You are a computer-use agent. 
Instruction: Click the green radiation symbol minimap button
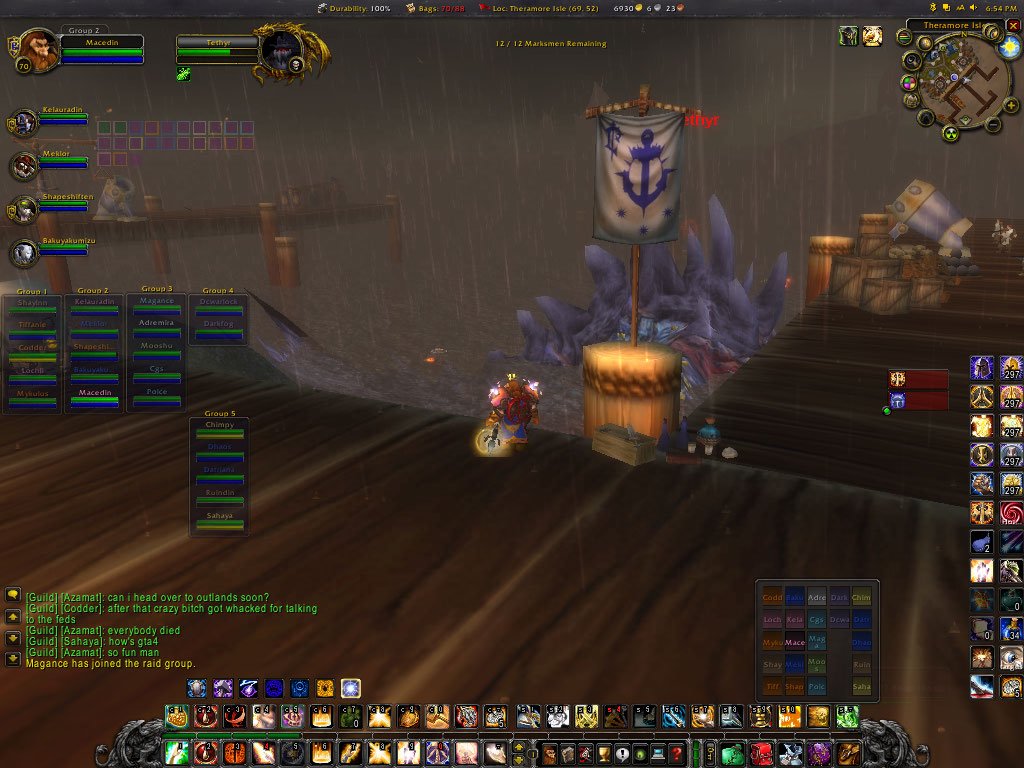950,134
